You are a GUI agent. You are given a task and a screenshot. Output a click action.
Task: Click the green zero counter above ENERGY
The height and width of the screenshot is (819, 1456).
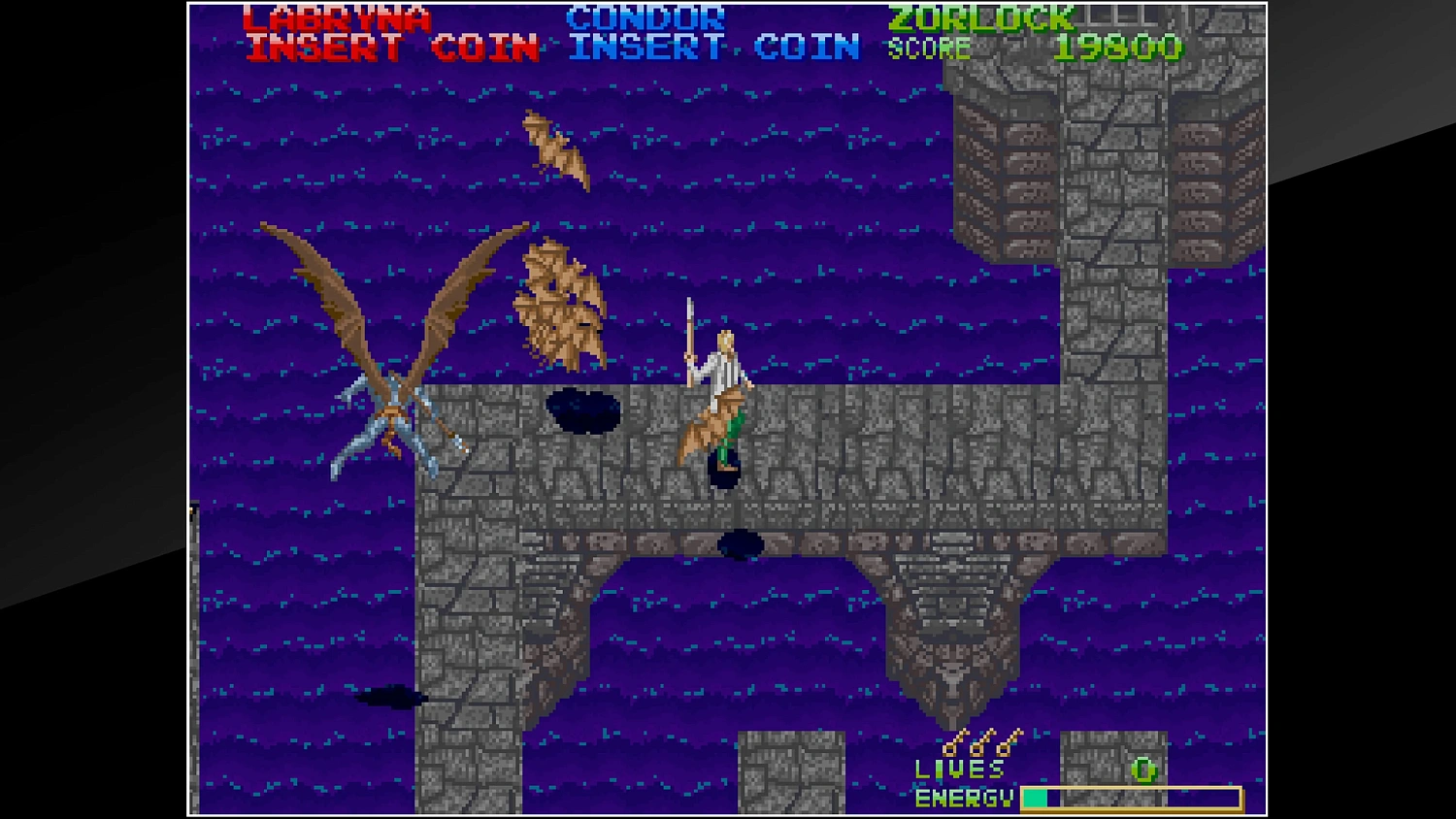coord(1145,770)
